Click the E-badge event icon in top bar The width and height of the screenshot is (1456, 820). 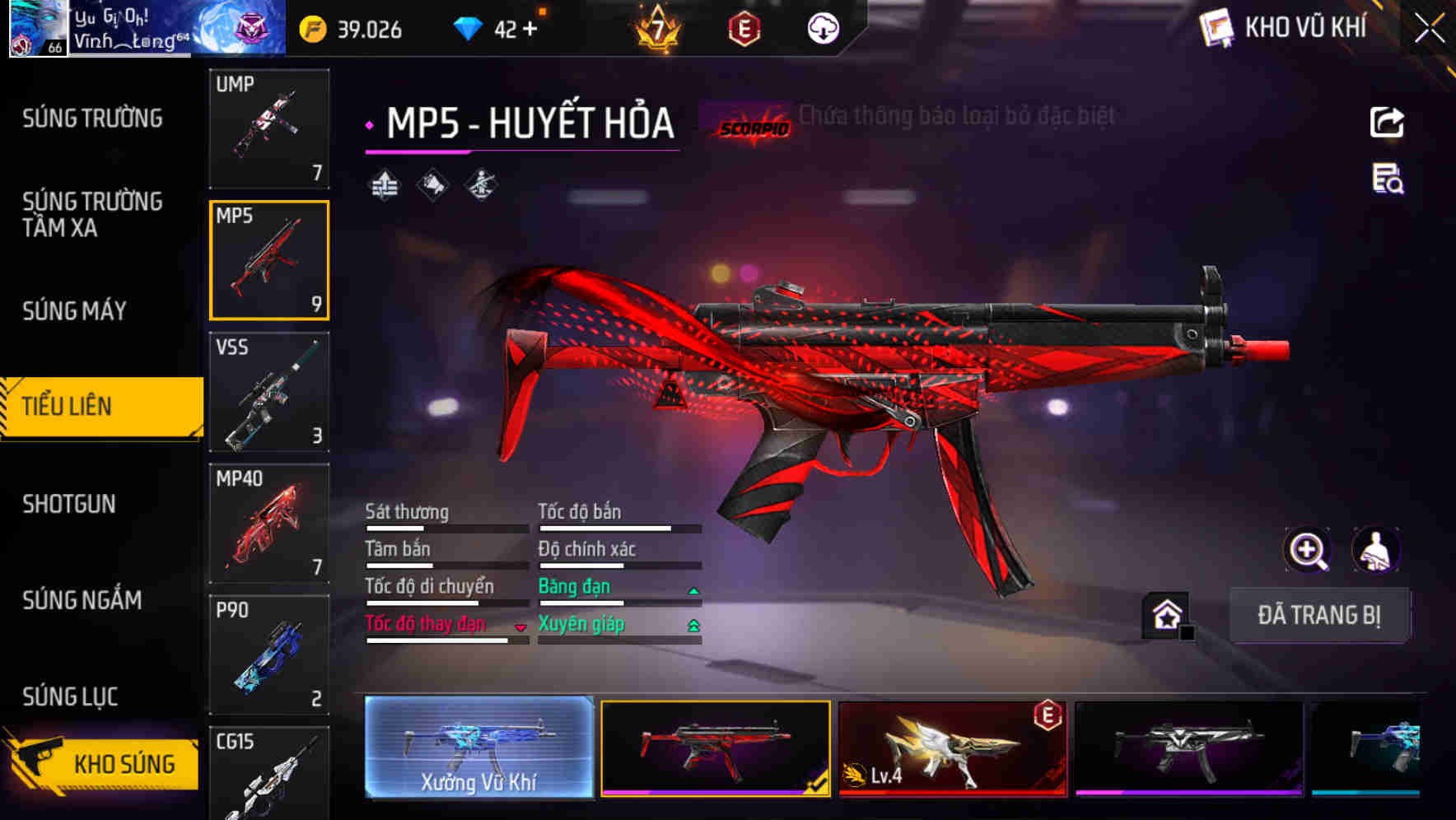[x=744, y=27]
